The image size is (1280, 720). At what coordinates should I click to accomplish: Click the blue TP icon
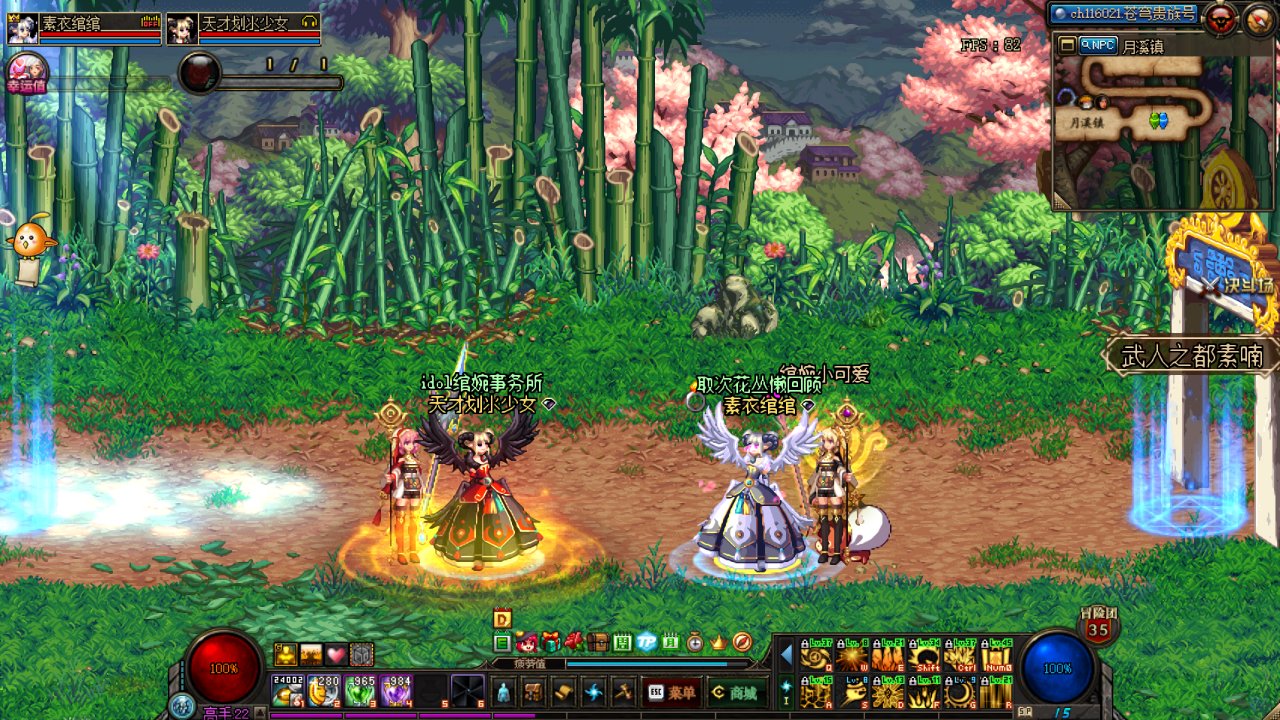click(x=646, y=642)
